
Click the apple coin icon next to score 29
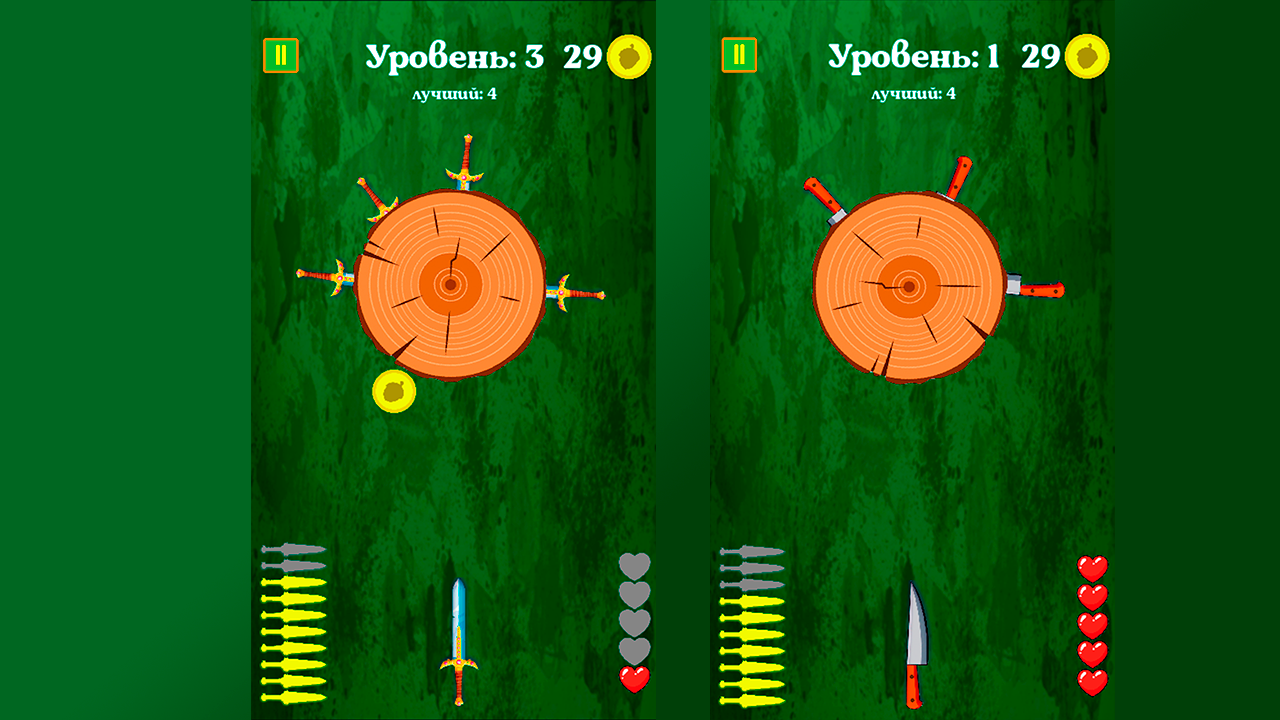630,56
